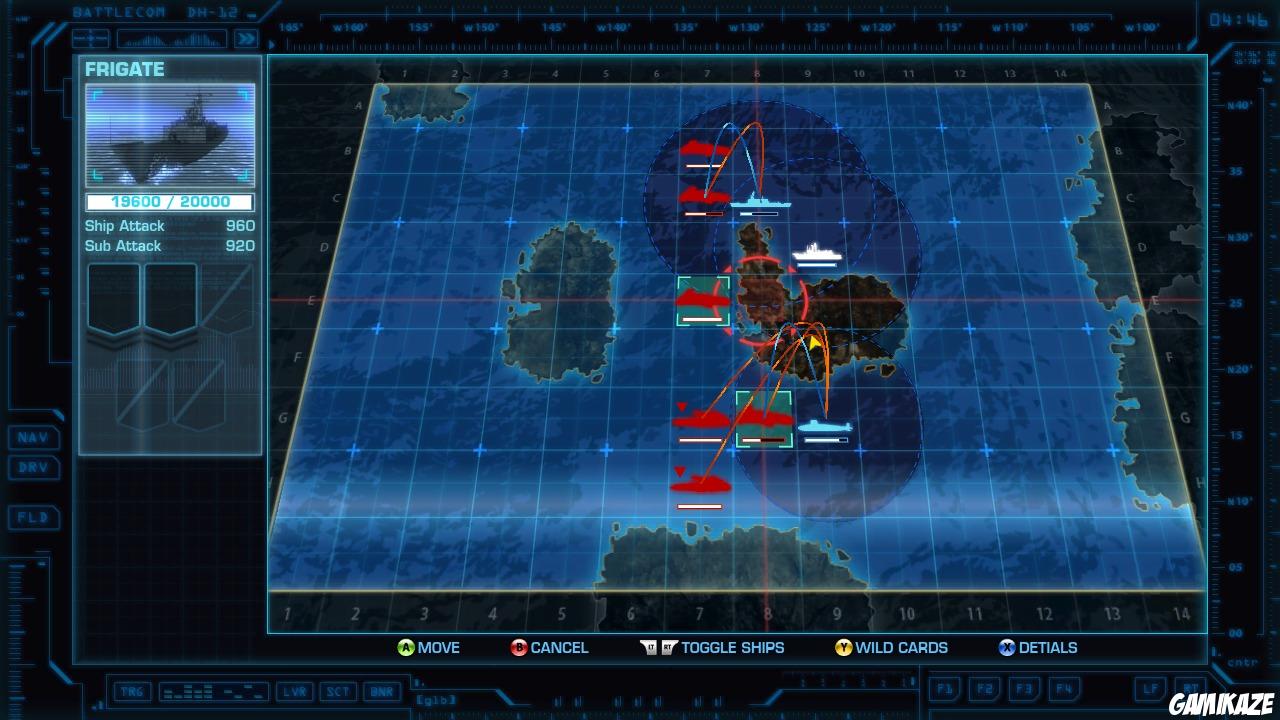The height and width of the screenshot is (720, 1280).
Task: Expand the double-chevron panel at the top
Action: tap(246, 38)
